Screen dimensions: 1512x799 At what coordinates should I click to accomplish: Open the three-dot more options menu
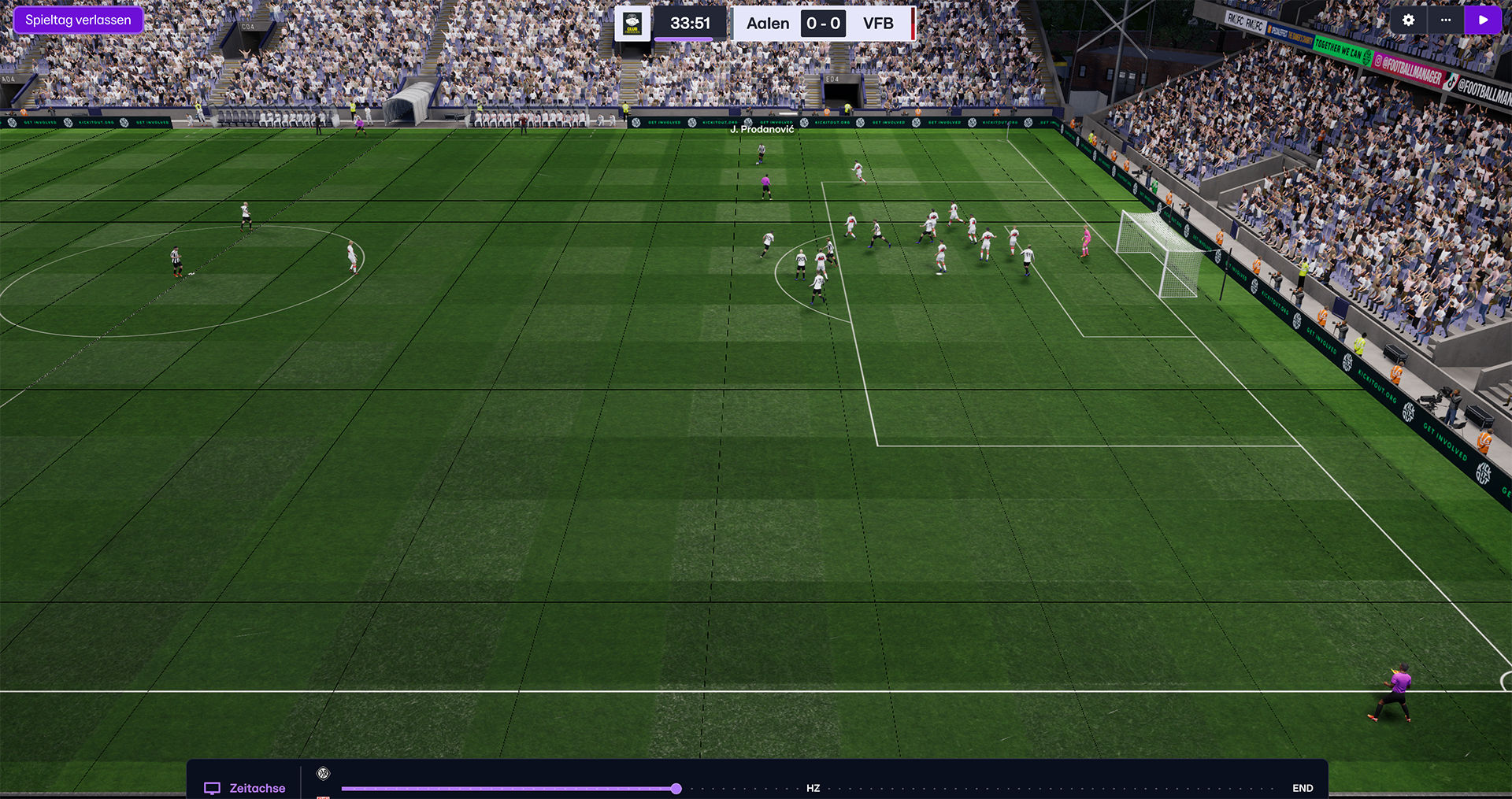(x=1446, y=20)
